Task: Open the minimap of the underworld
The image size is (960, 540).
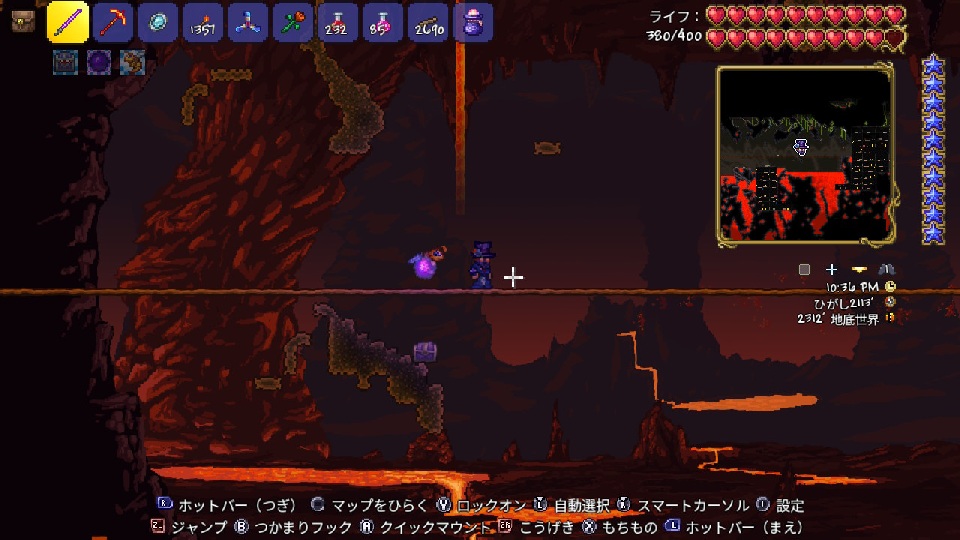Action: [x=805, y=155]
